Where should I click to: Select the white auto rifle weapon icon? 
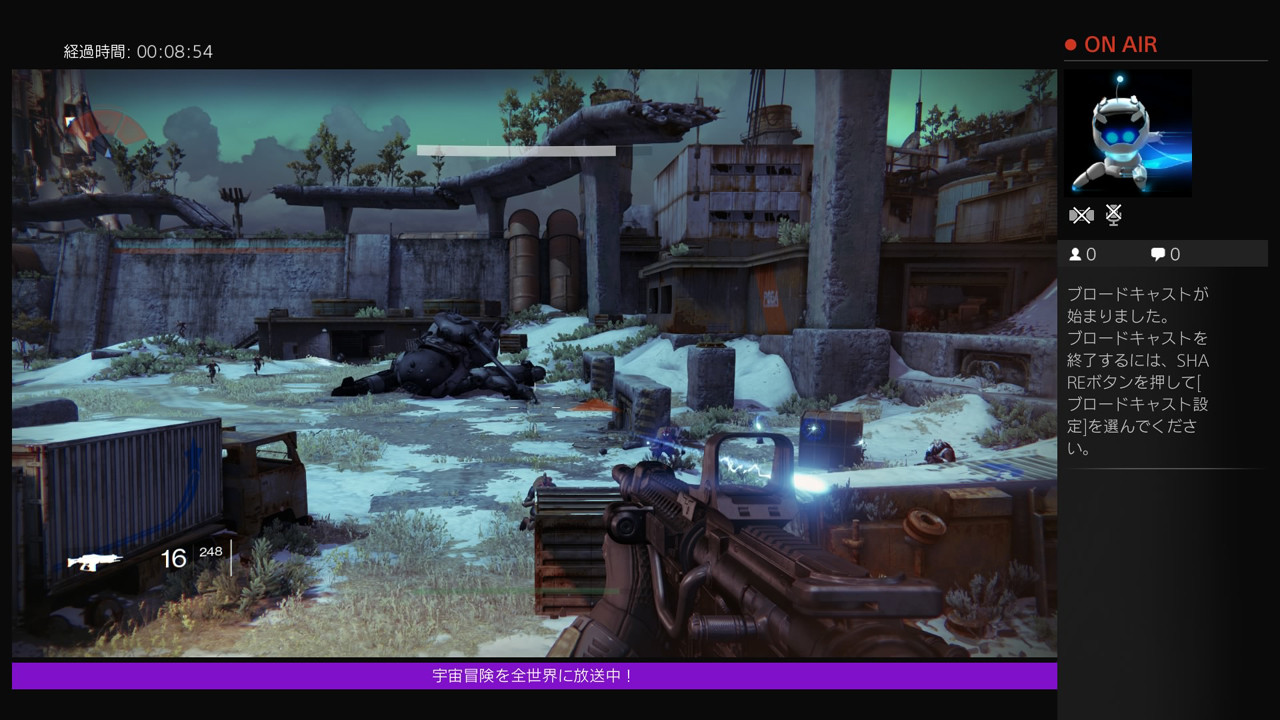pos(95,561)
